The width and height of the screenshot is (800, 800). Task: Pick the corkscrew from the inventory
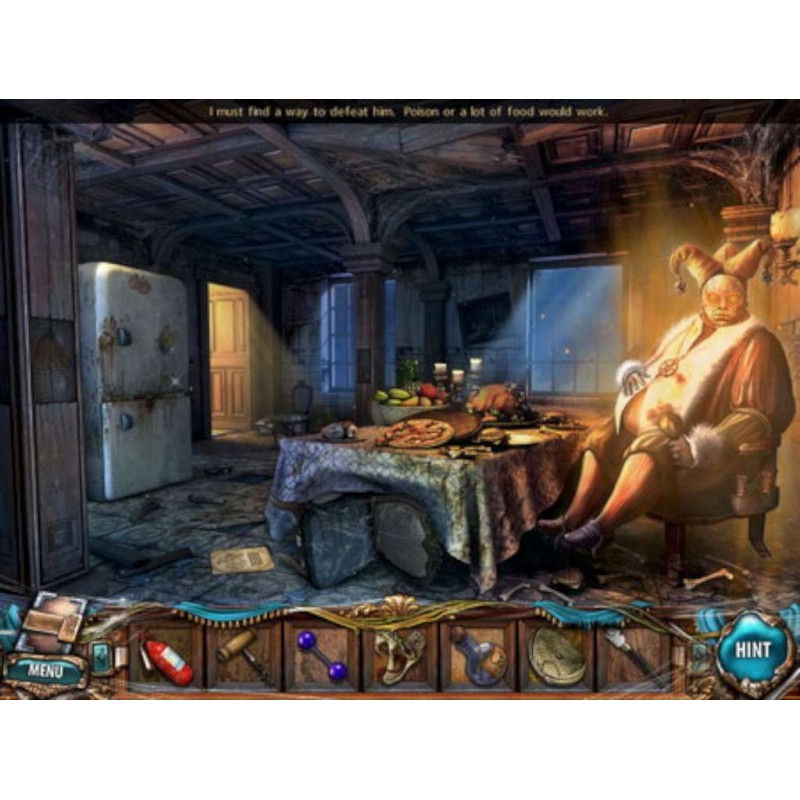tap(244, 657)
